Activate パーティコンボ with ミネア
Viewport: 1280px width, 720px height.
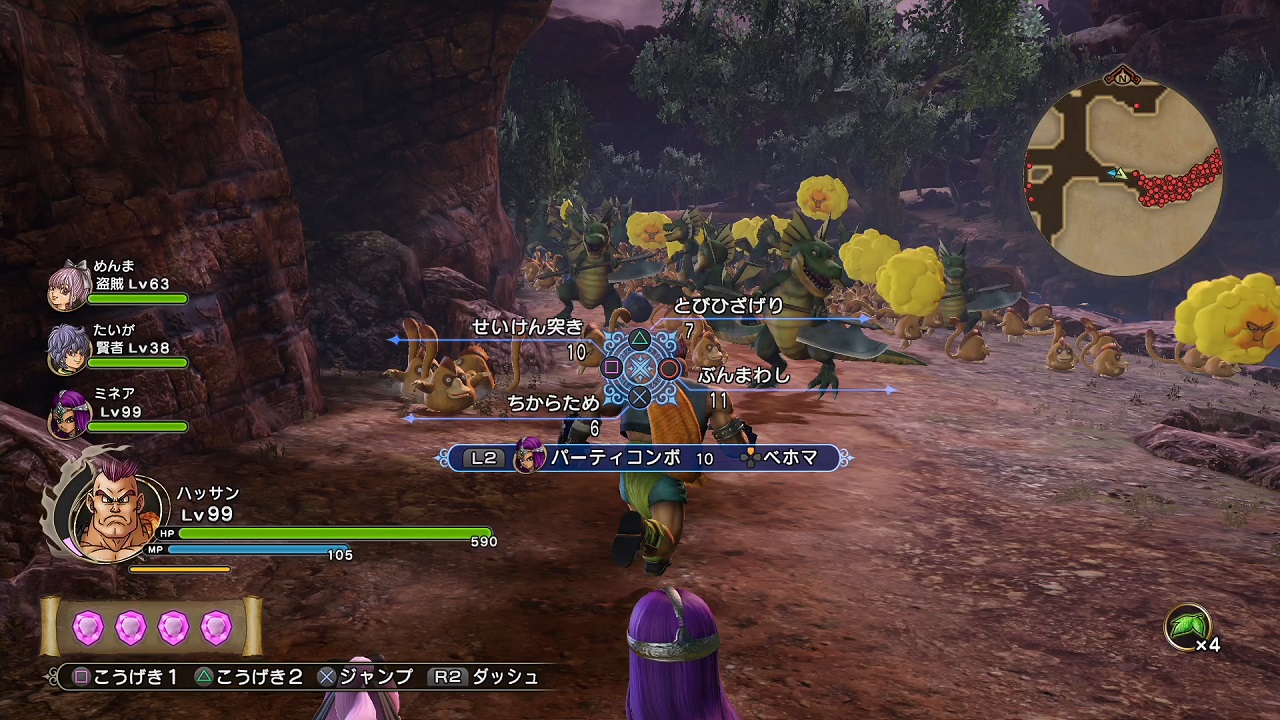click(614, 458)
